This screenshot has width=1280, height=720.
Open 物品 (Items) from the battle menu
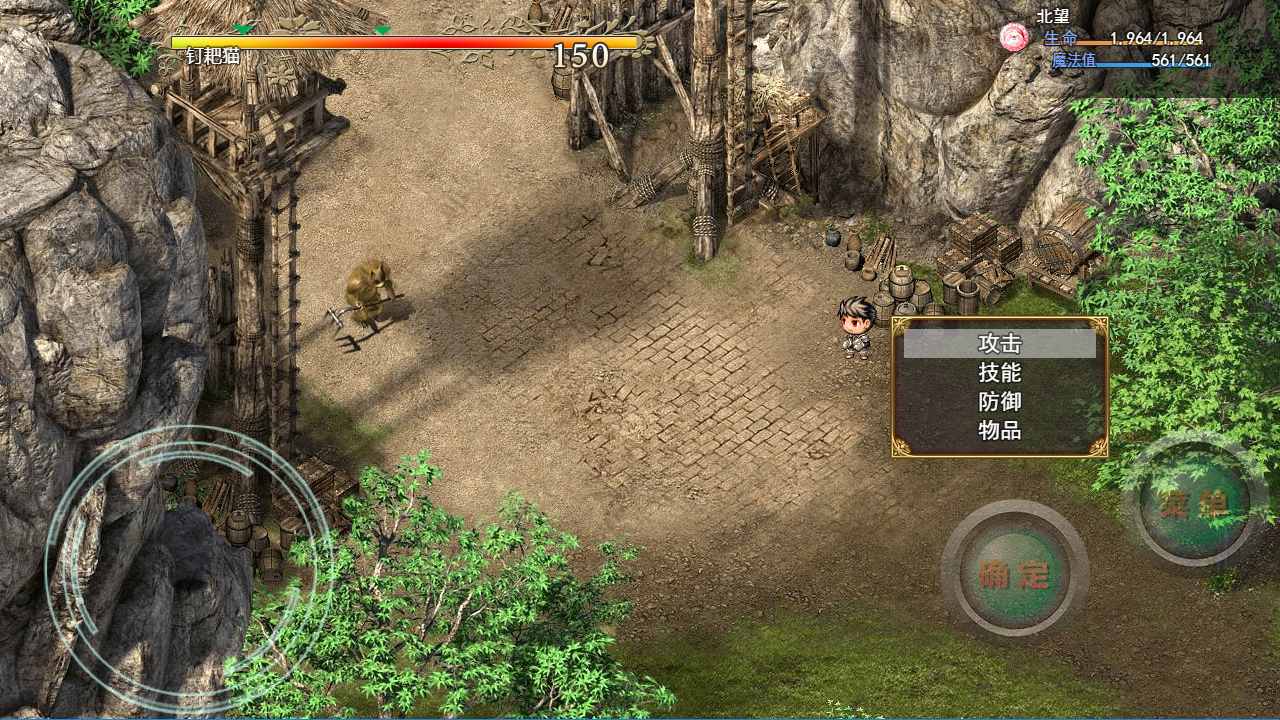(1000, 431)
